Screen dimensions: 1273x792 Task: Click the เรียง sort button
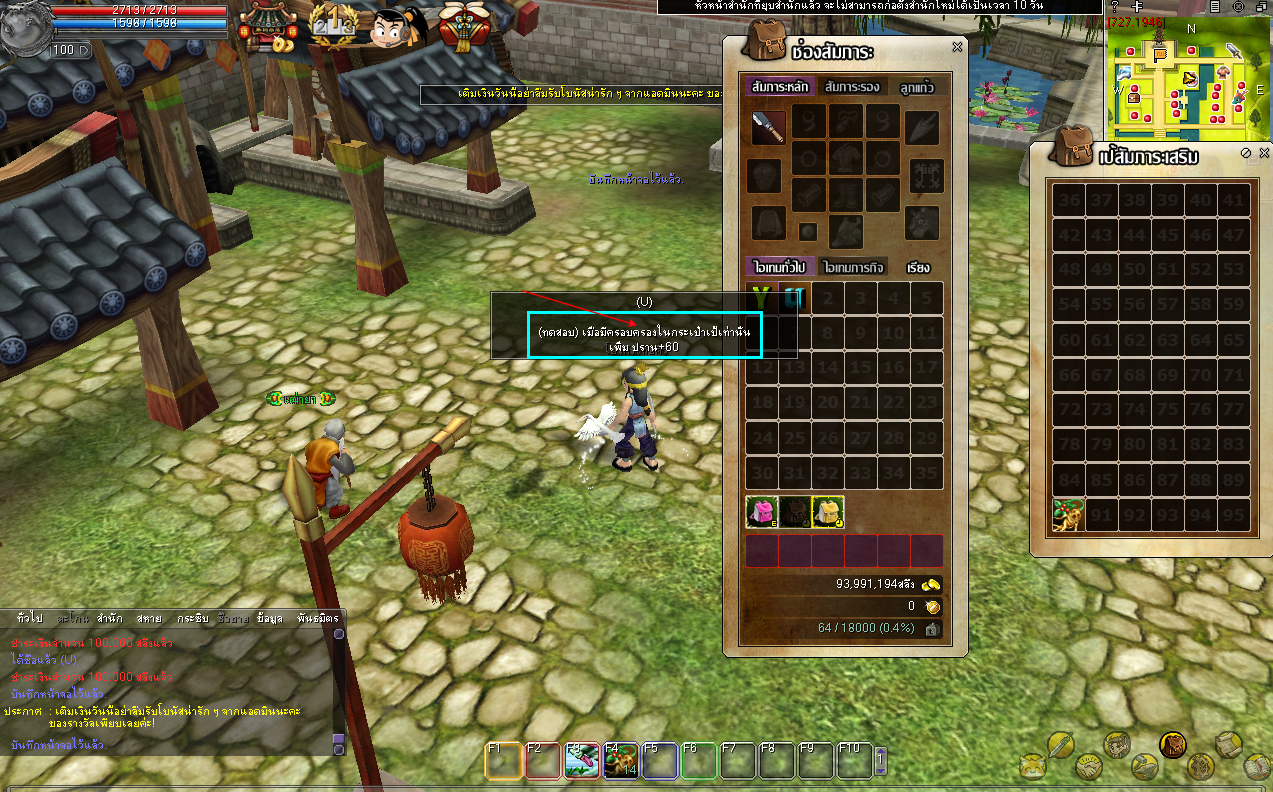point(918,268)
